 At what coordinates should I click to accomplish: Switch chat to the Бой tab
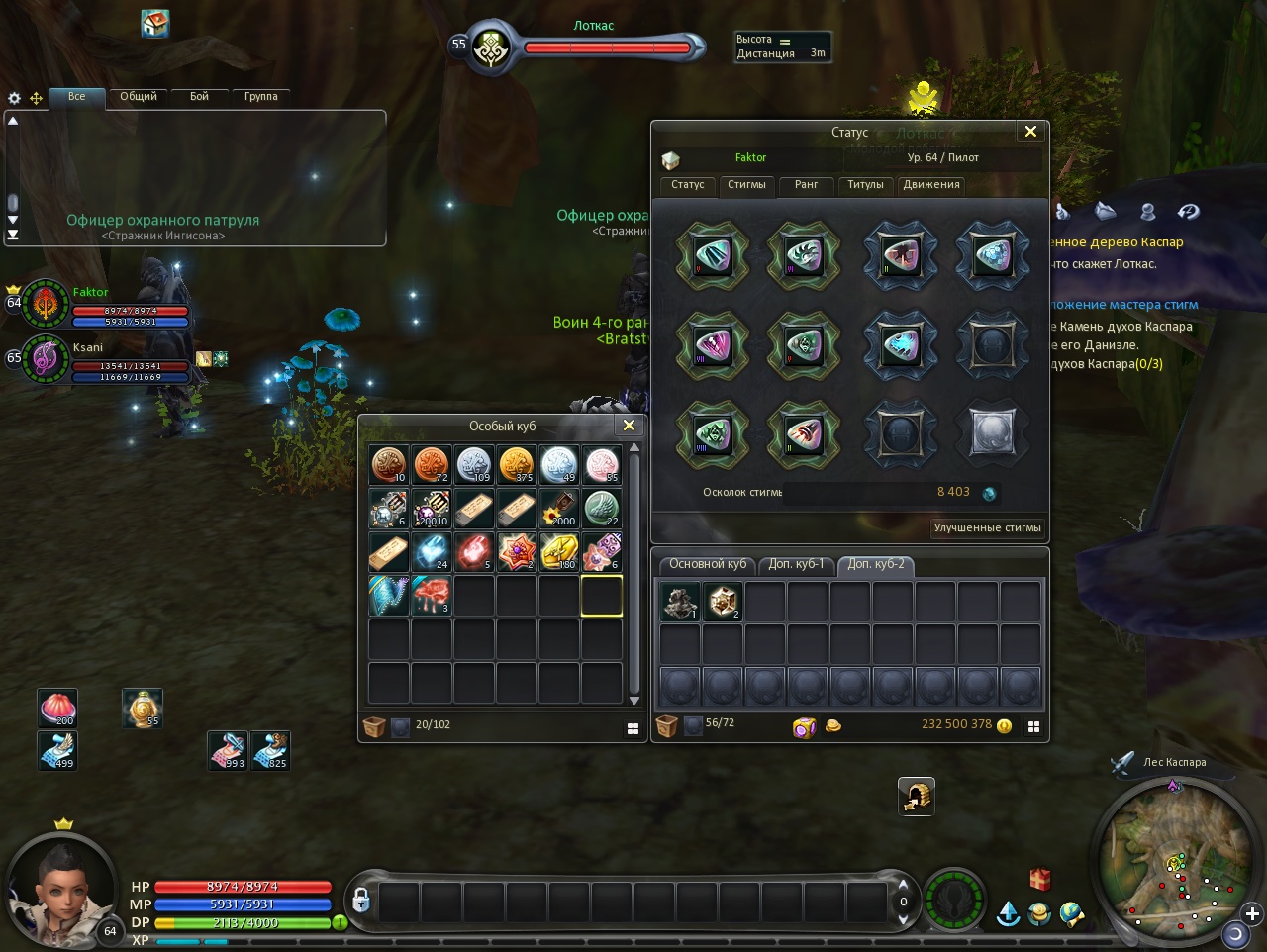pyautogui.click(x=199, y=97)
